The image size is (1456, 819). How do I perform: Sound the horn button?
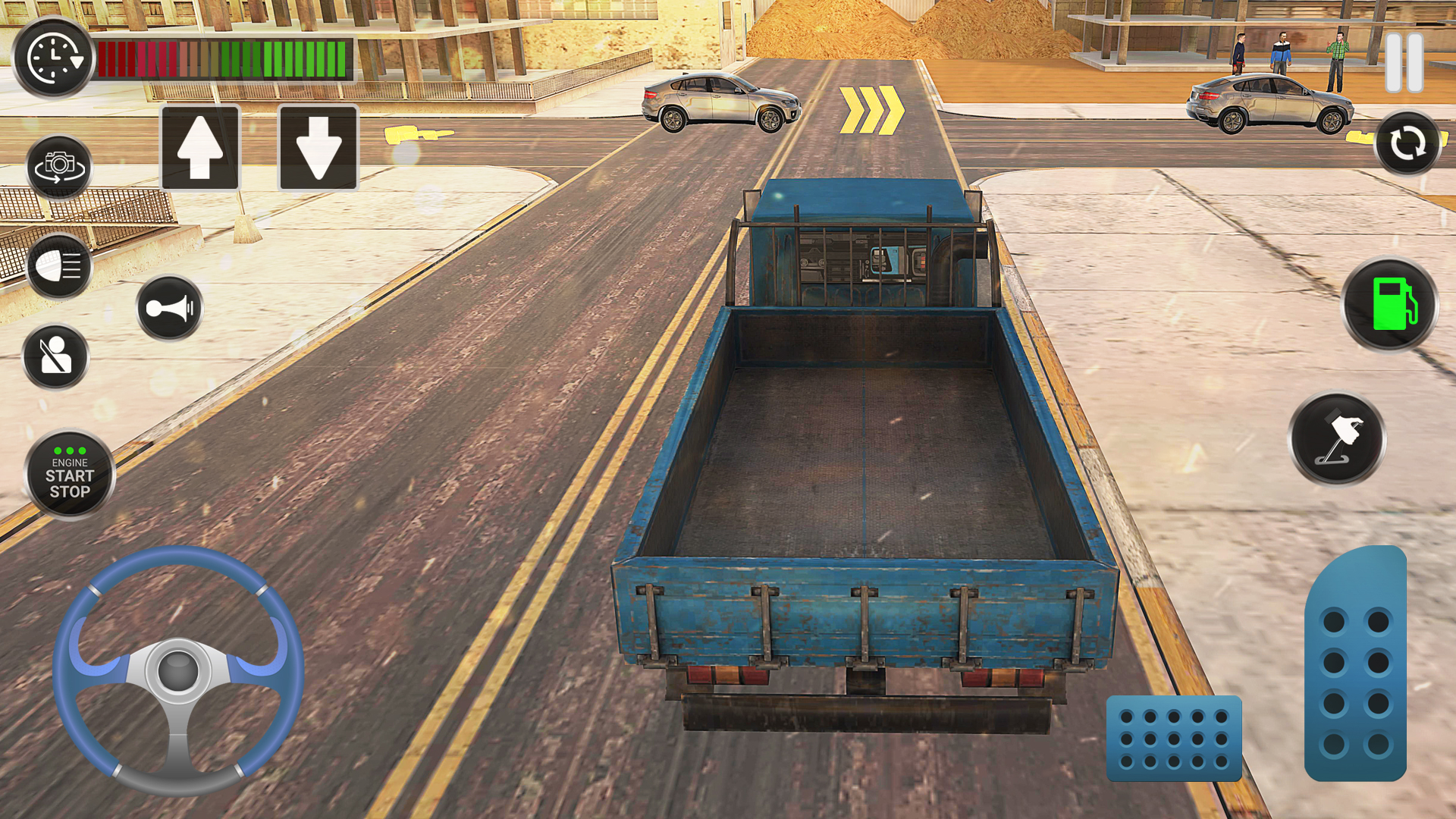point(170,308)
